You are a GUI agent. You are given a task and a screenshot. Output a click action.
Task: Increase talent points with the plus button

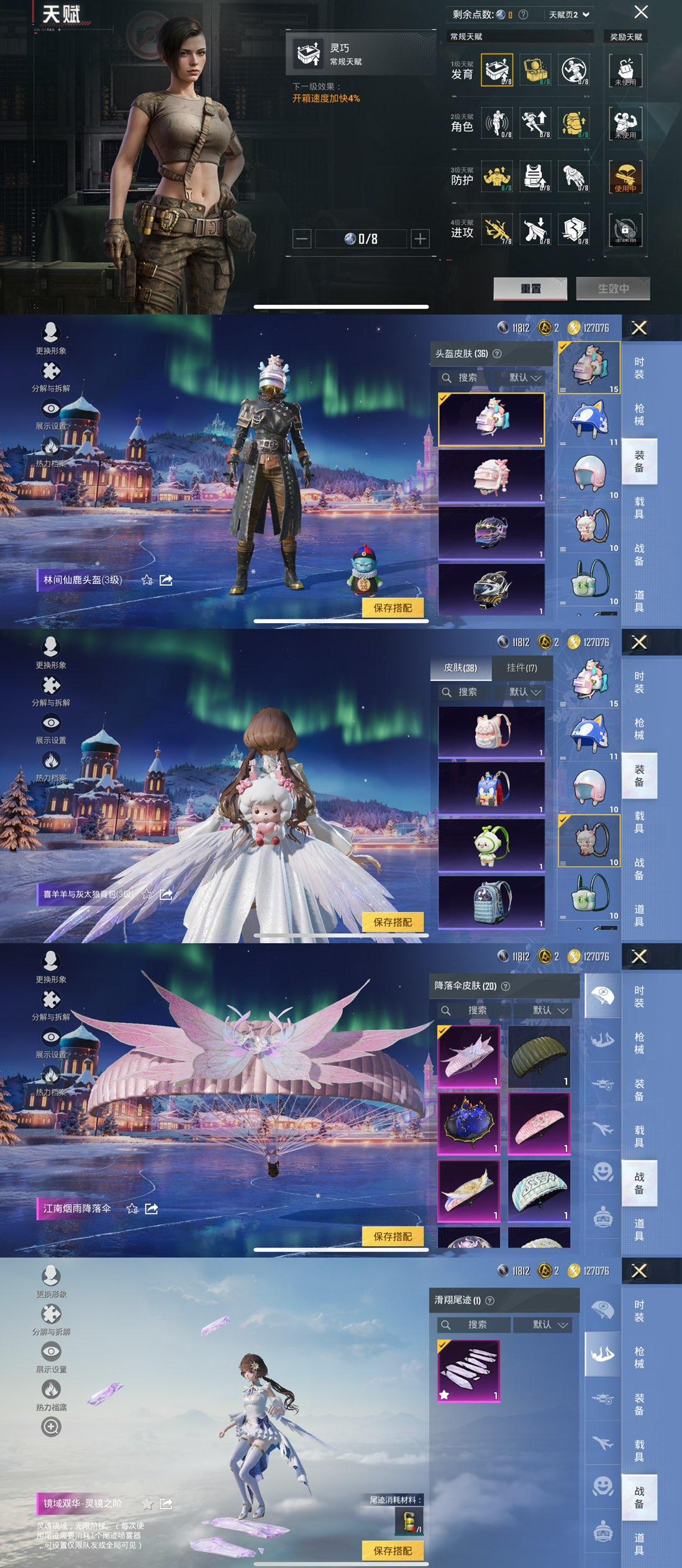[421, 239]
